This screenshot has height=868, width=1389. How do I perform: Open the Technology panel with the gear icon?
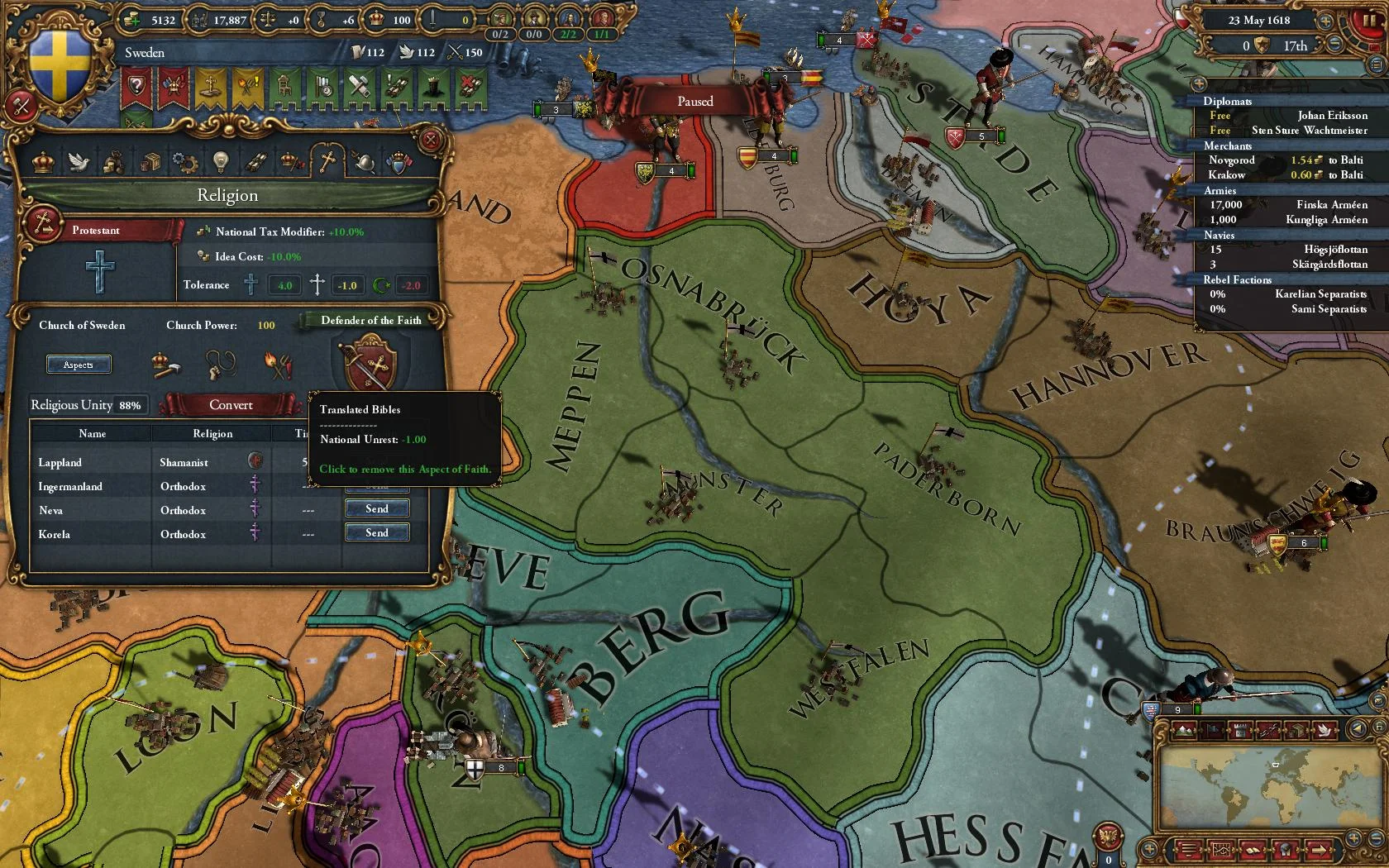coord(184,163)
